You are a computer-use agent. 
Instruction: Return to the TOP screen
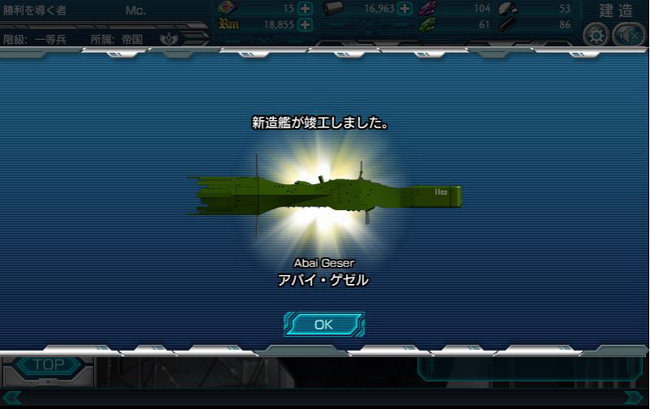tap(46, 366)
